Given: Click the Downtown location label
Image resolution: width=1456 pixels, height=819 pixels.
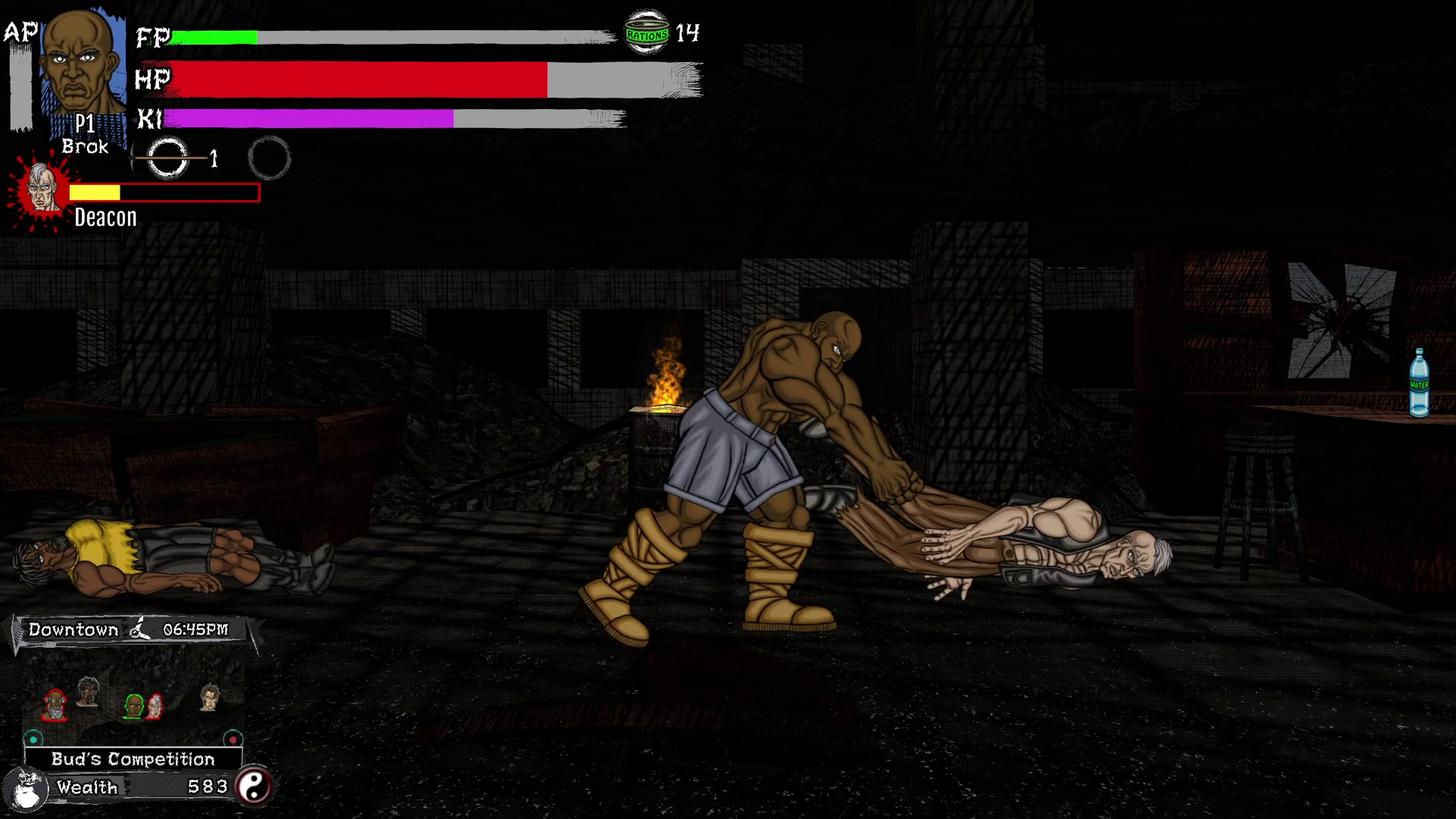Looking at the screenshot, I should (74, 630).
